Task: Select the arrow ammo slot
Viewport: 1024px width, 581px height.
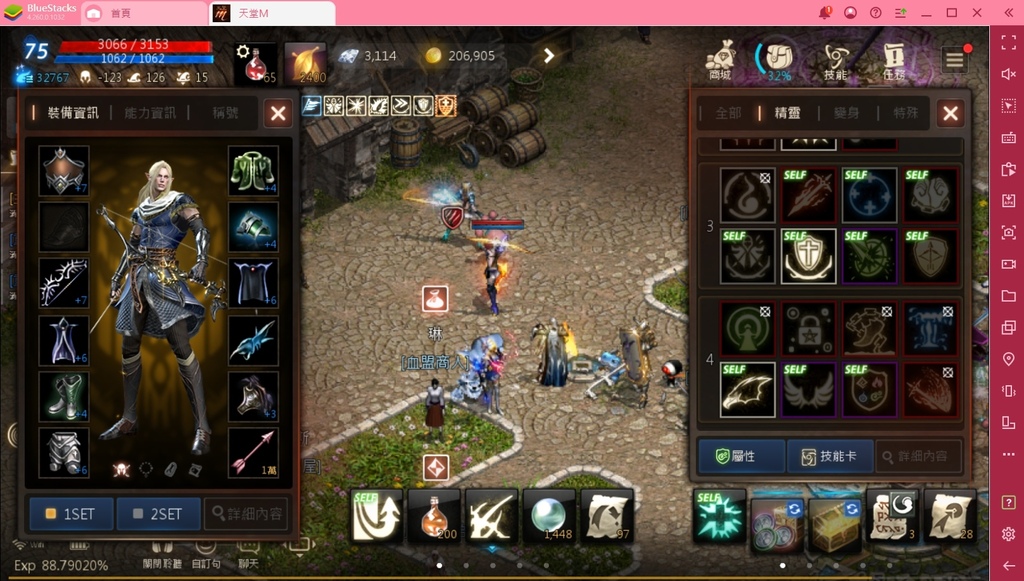Action: point(253,453)
